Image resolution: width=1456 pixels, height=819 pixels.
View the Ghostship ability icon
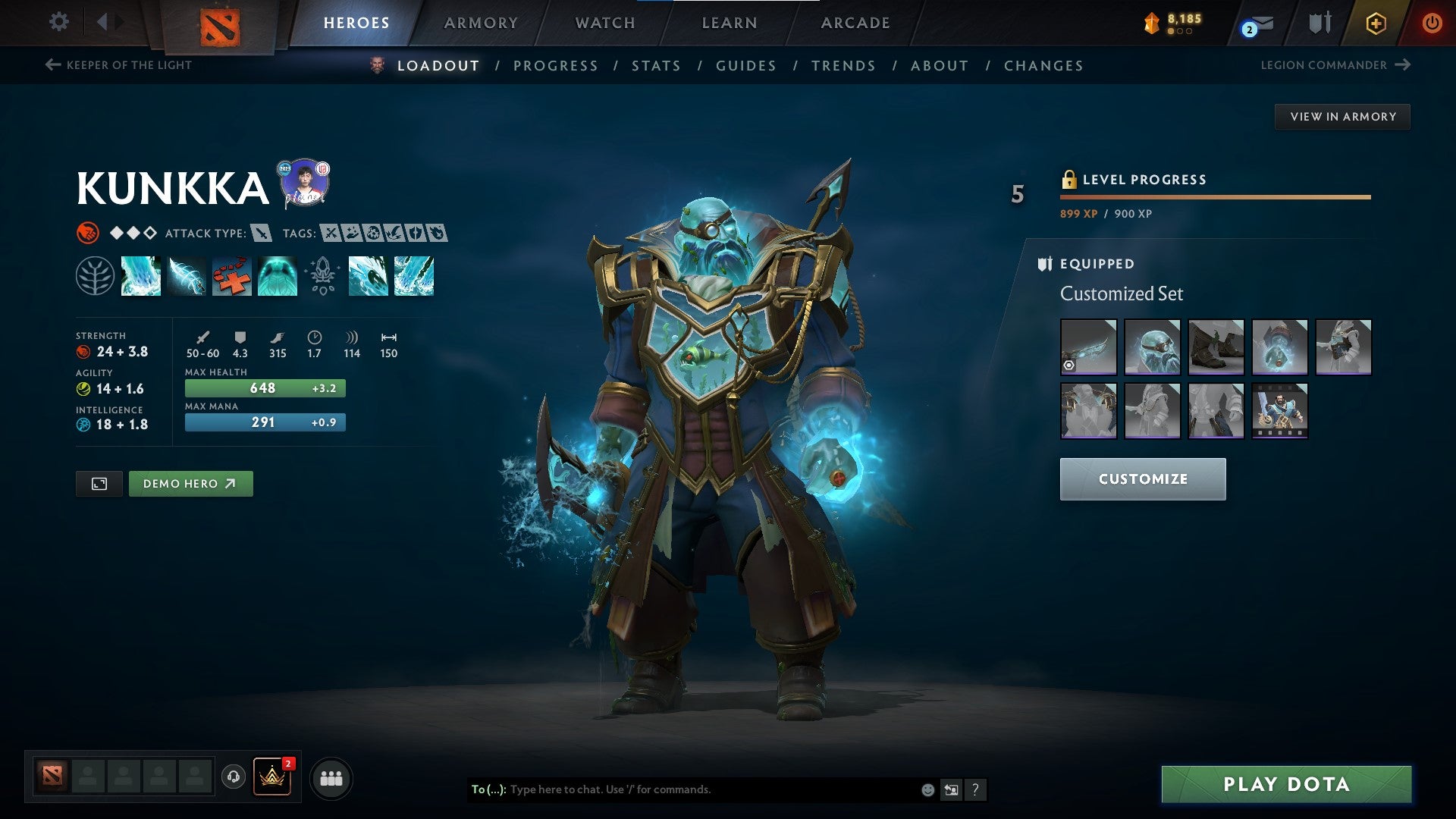tap(278, 277)
